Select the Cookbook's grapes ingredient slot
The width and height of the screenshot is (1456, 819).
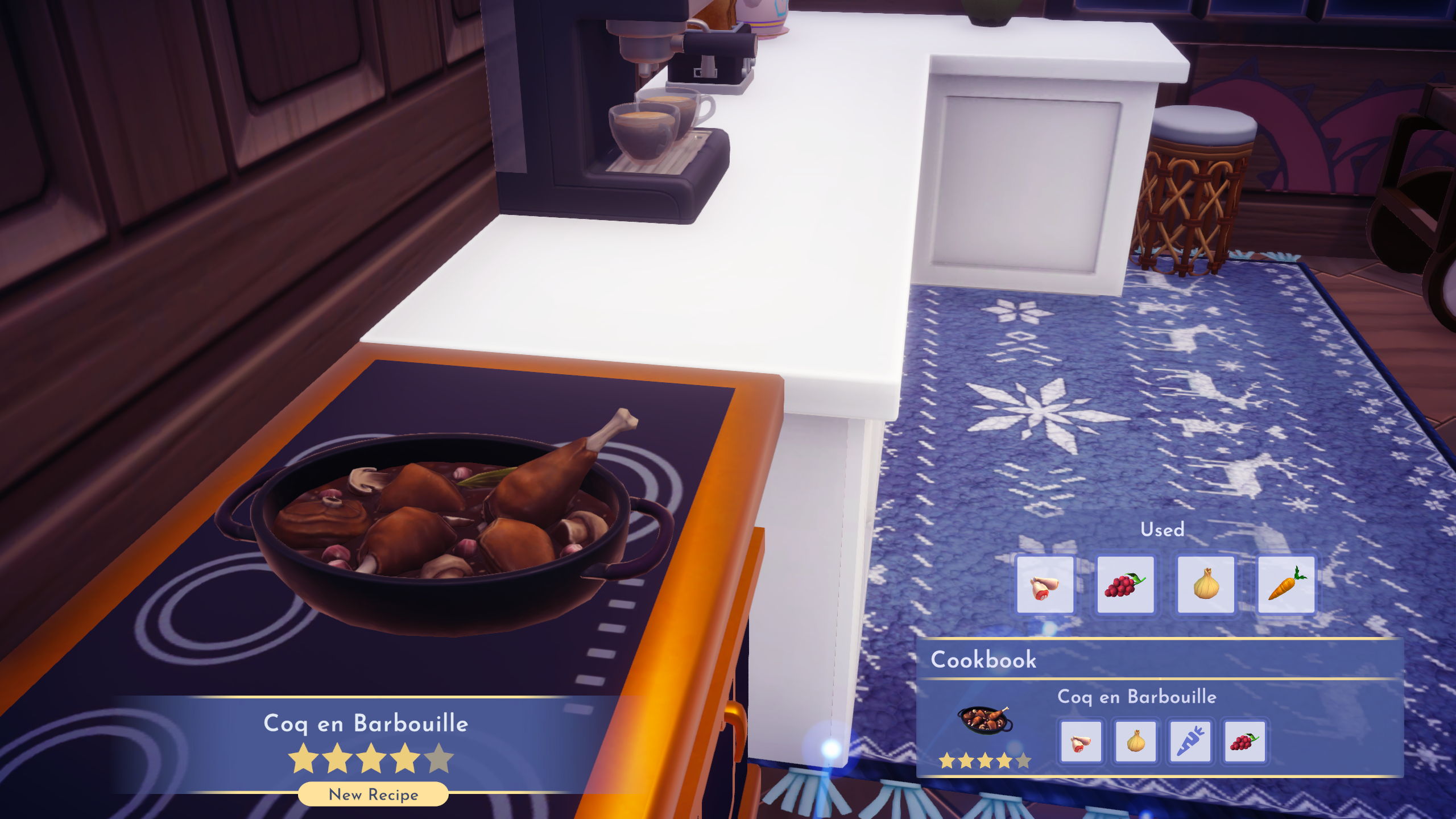[1244, 742]
